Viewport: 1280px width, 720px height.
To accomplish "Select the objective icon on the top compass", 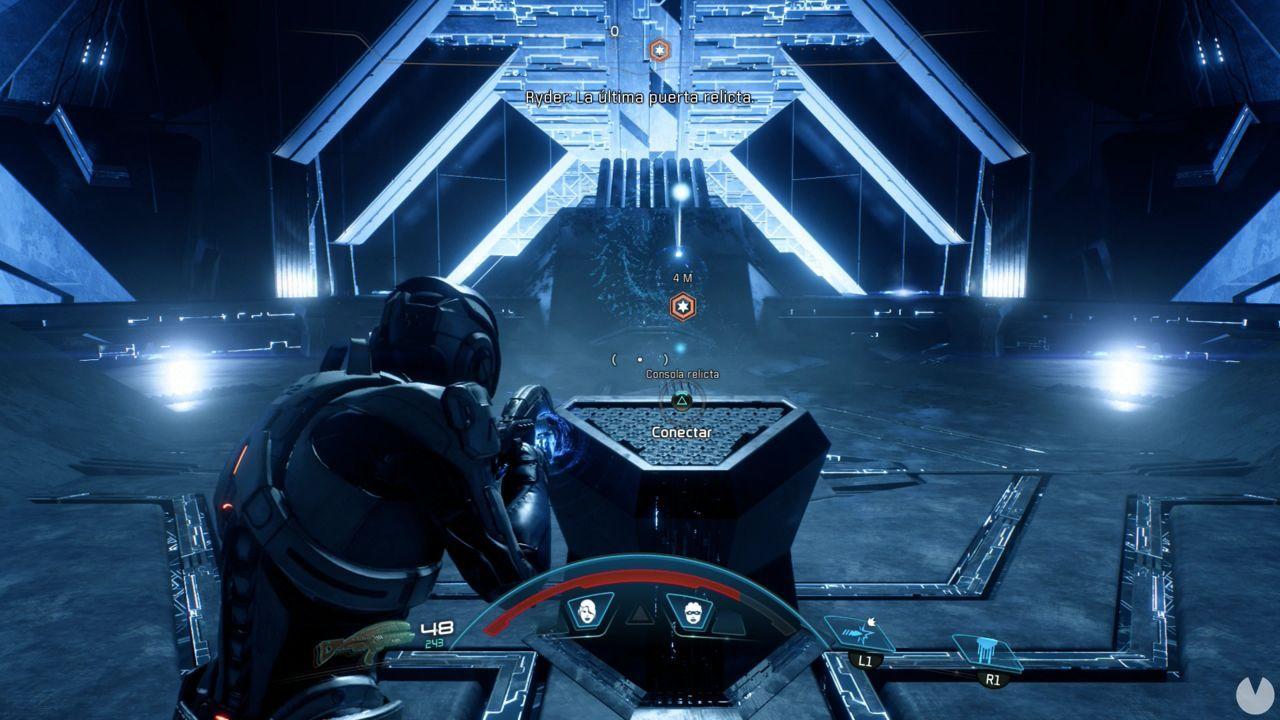I will (659, 47).
